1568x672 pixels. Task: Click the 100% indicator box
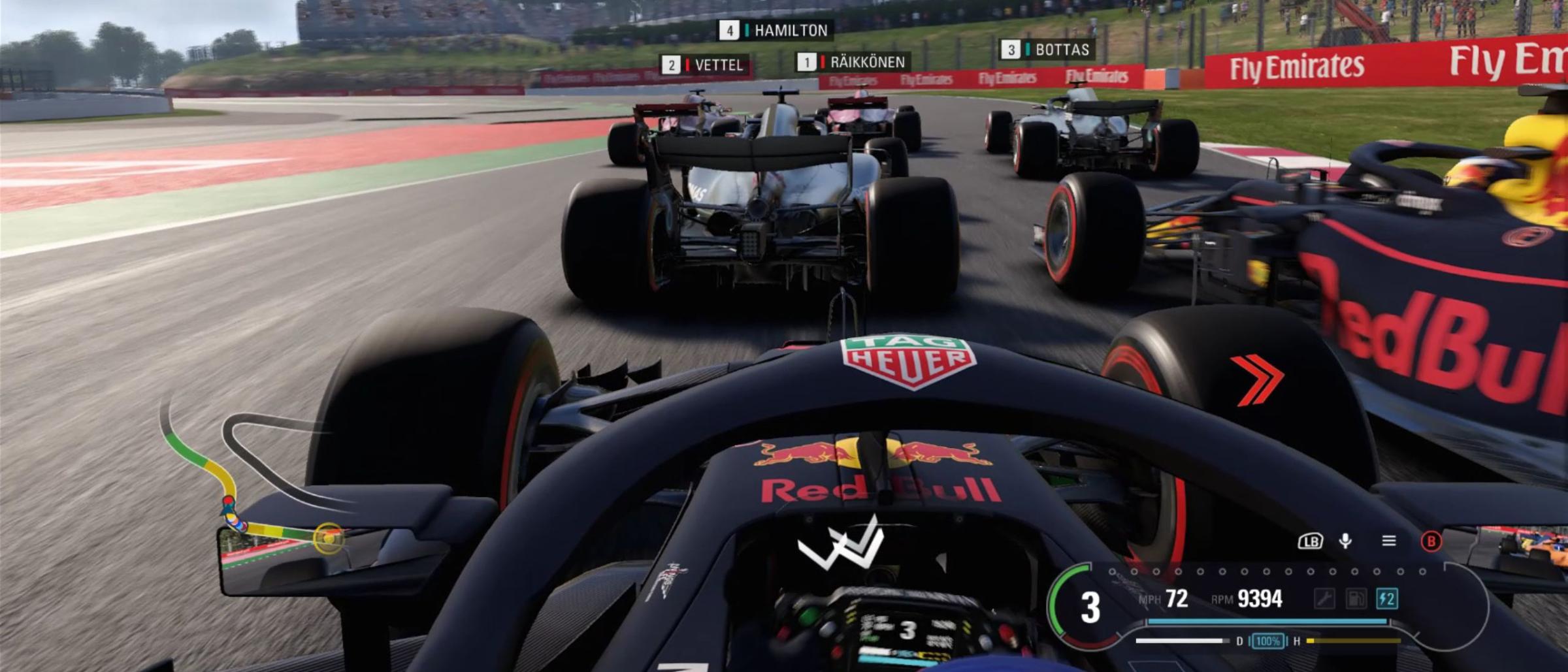click(x=1267, y=641)
